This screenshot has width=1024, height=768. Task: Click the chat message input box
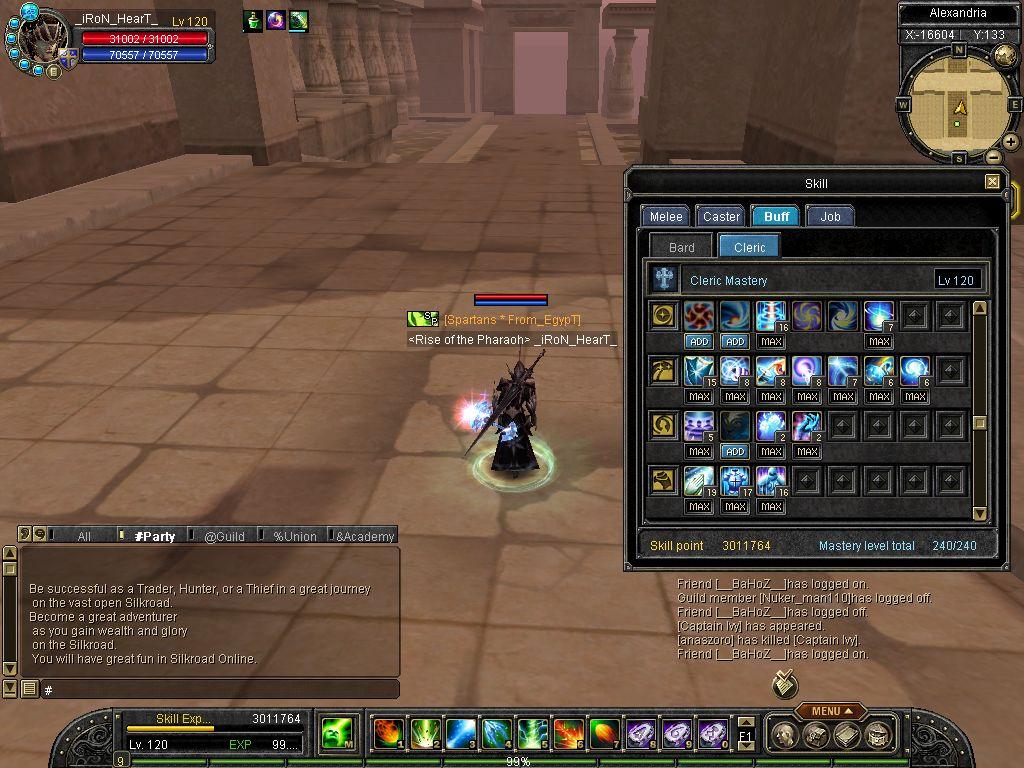(220, 690)
